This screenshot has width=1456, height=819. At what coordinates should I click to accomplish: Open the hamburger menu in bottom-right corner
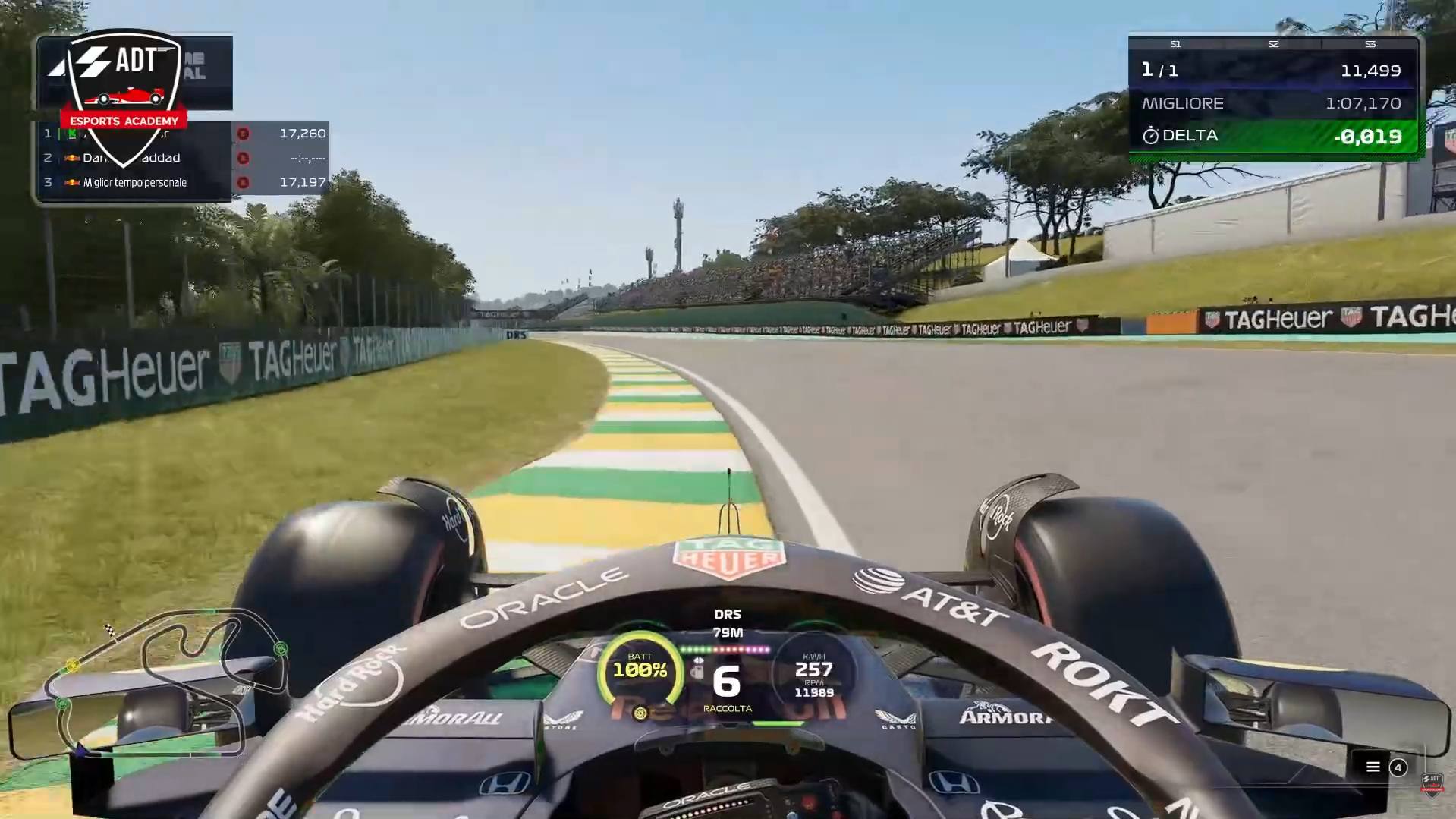click(1372, 767)
